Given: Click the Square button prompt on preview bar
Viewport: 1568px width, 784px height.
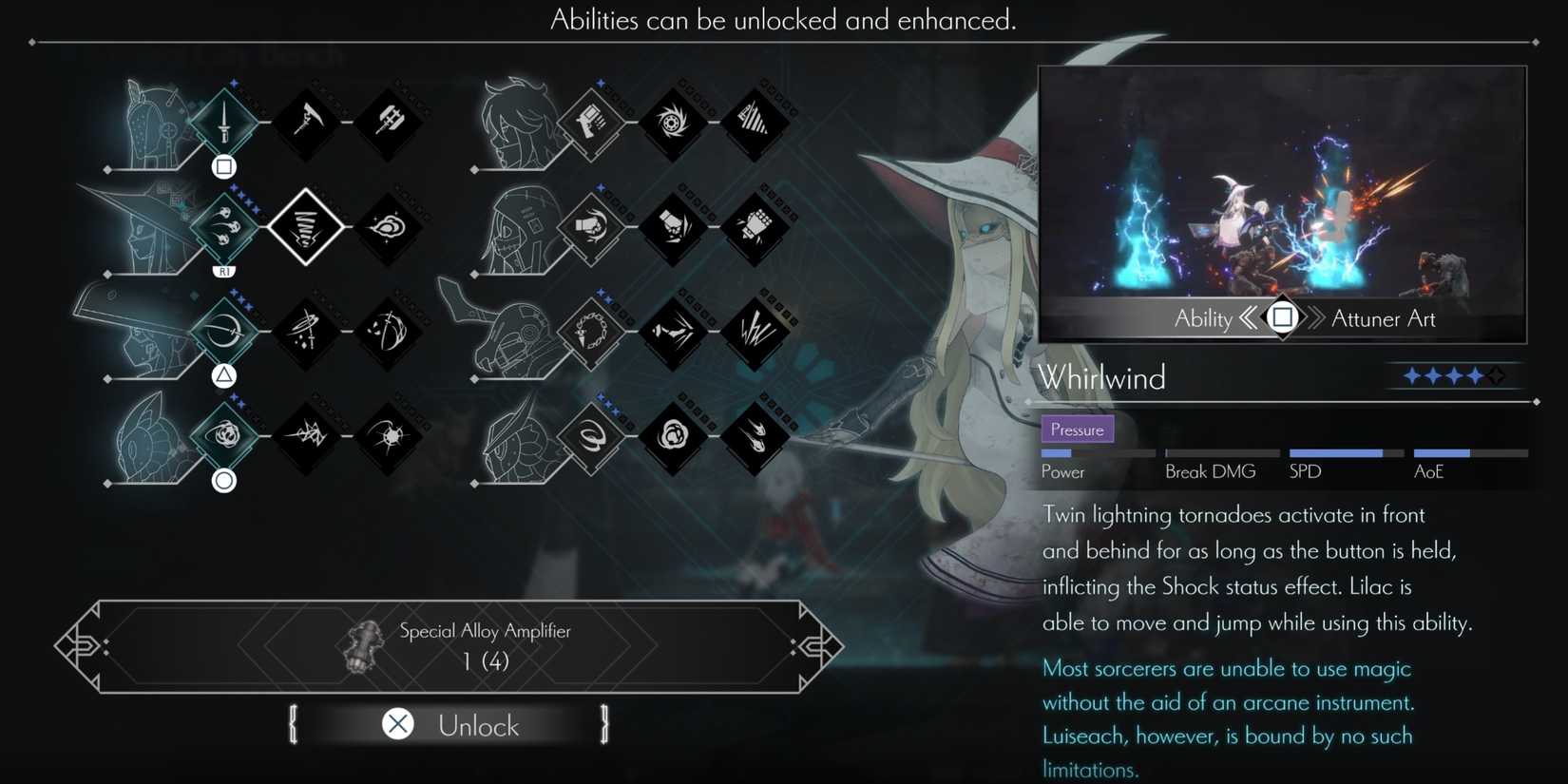Looking at the screenshot, I should (1283, 318).
